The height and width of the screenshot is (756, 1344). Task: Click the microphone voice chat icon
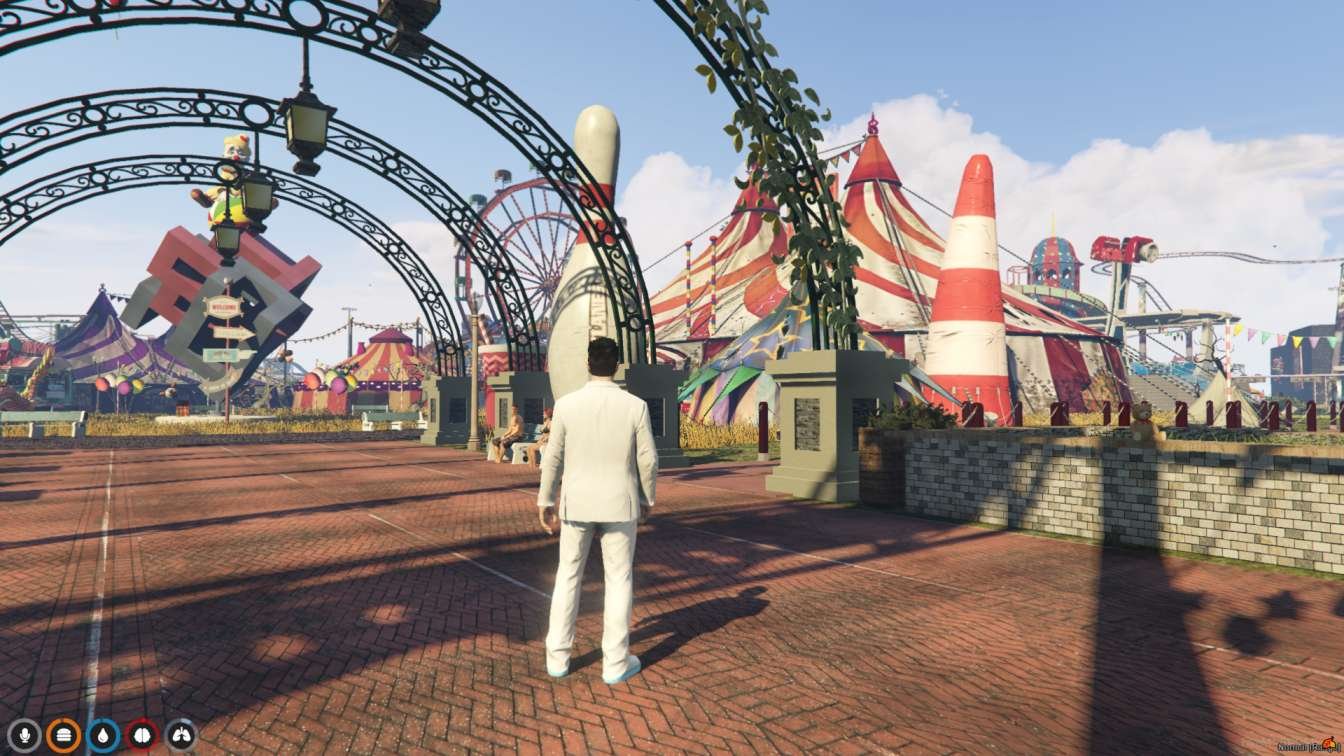[x=25, y=735]
